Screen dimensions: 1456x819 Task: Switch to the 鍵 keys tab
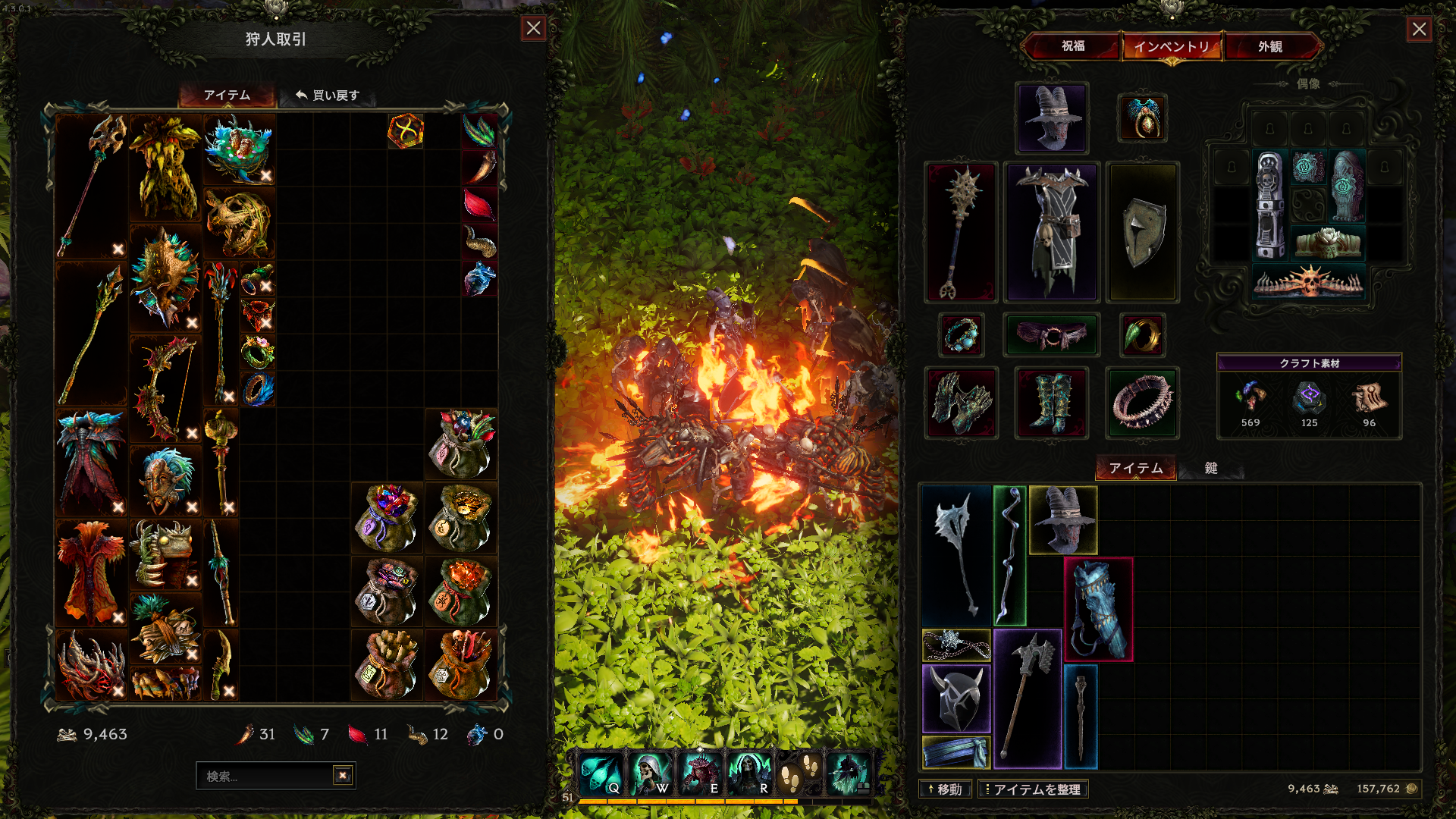pos(1211,468)
